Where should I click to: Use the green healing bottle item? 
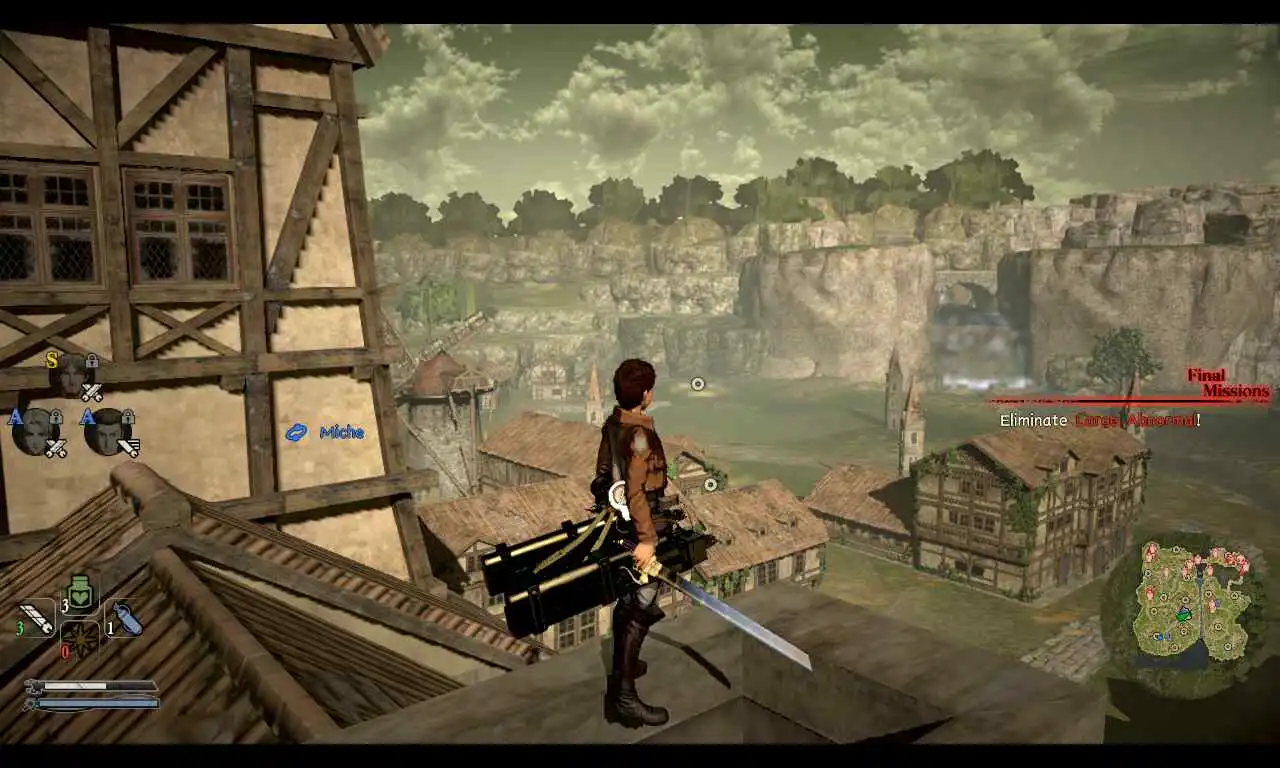[80, 594]
